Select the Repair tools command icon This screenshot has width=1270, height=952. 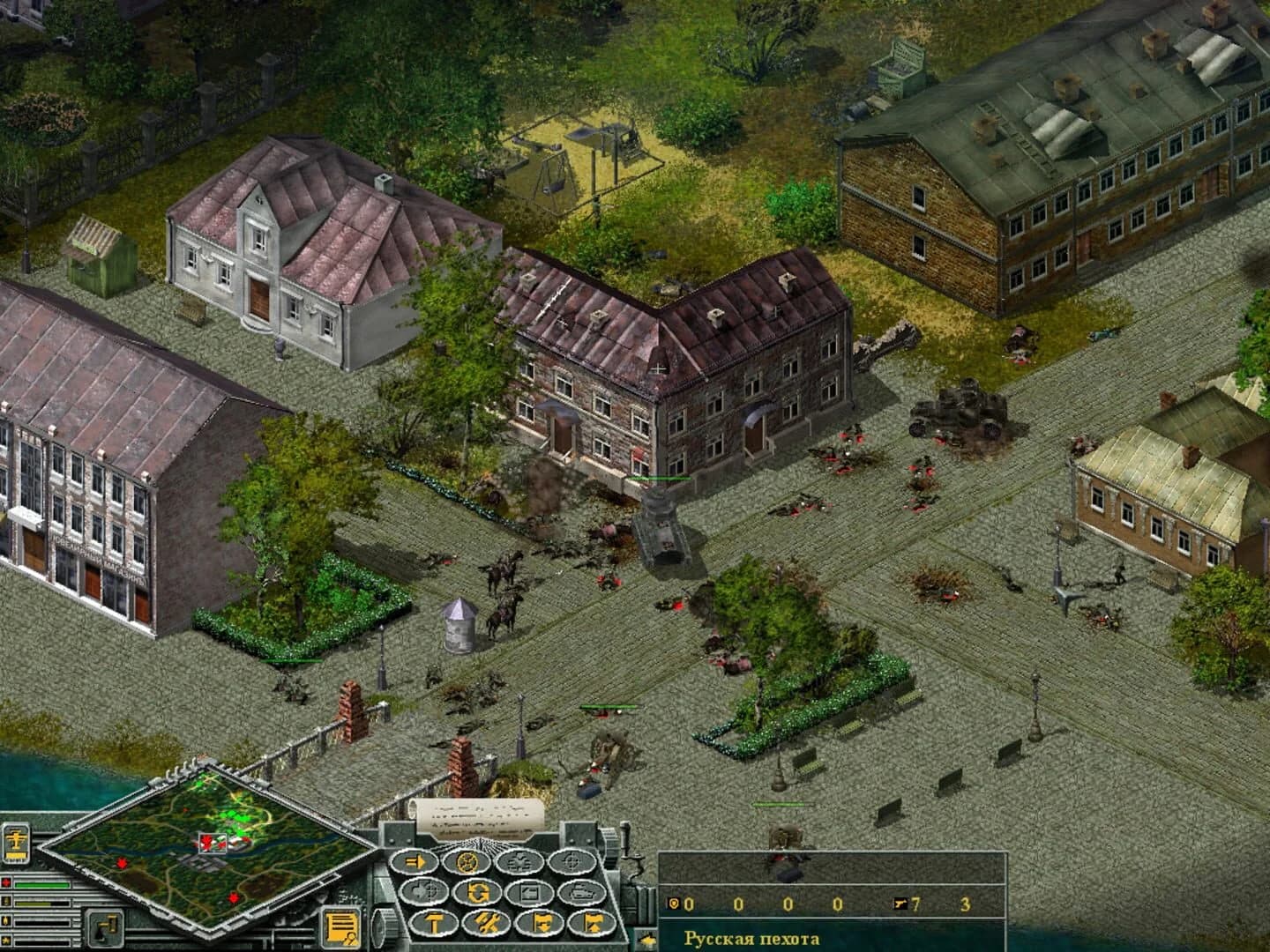[x=487, y=922]
